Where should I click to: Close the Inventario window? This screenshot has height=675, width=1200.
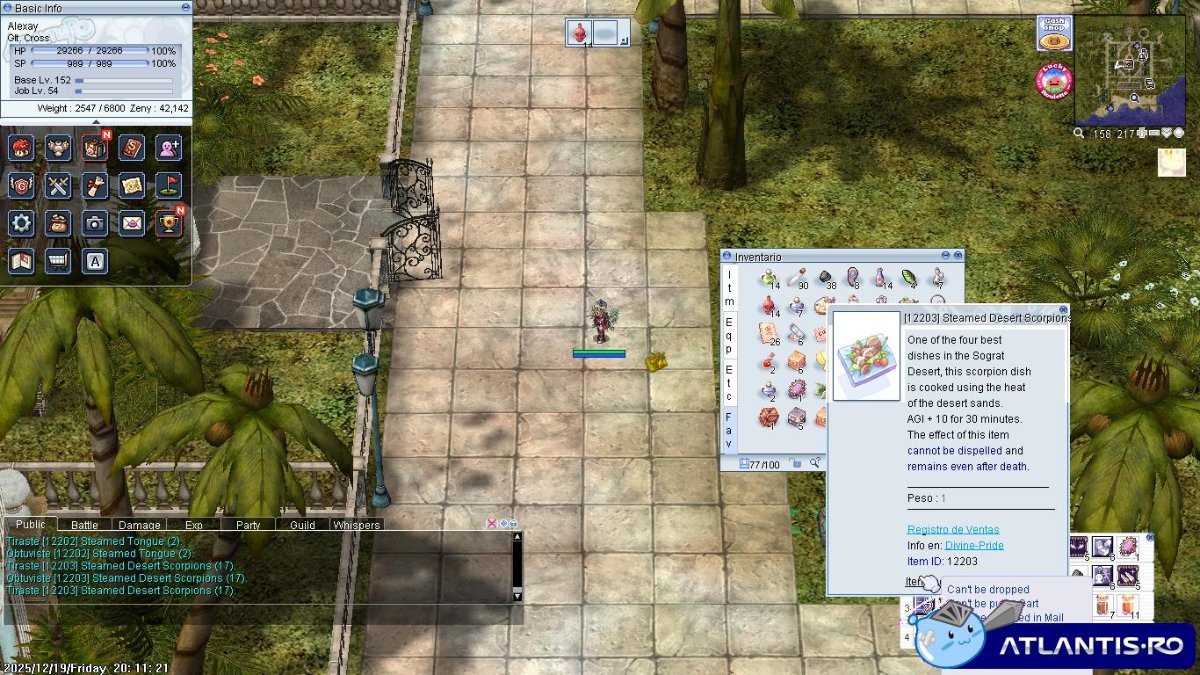click(957, 256)
